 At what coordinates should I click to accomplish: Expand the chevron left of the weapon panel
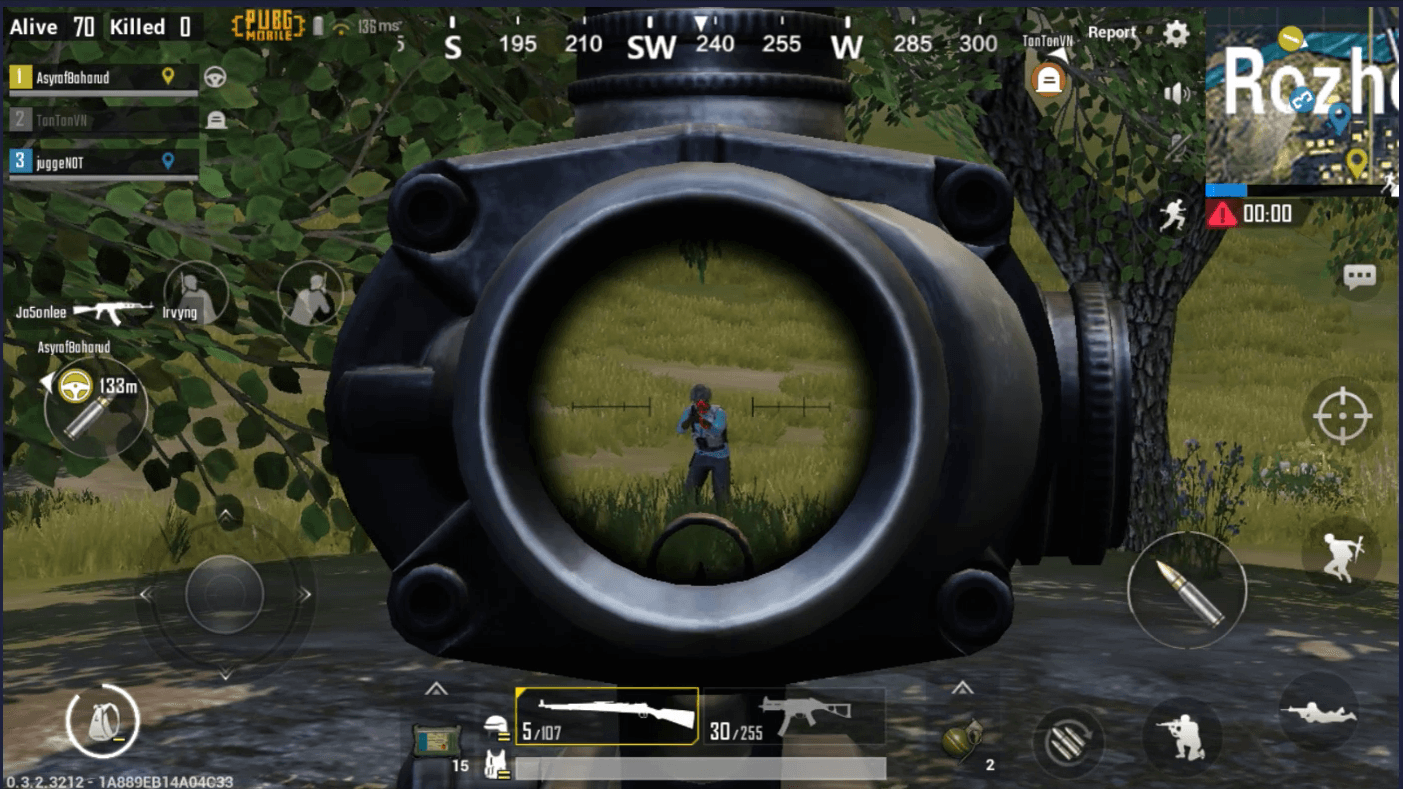(435, 689)
